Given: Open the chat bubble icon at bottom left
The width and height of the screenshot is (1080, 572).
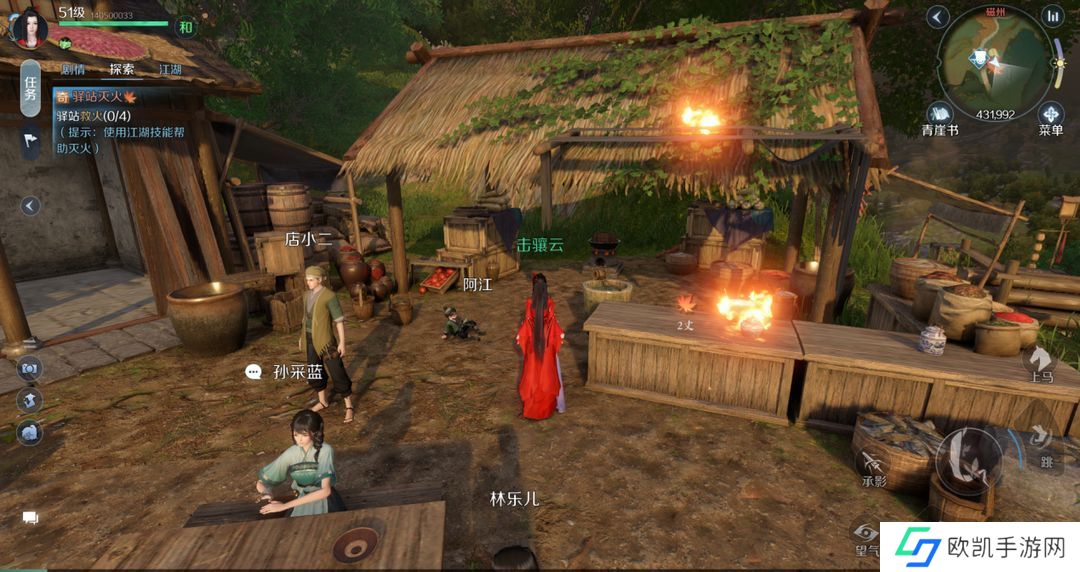Looking at the screenshot, I should [30, 518].
